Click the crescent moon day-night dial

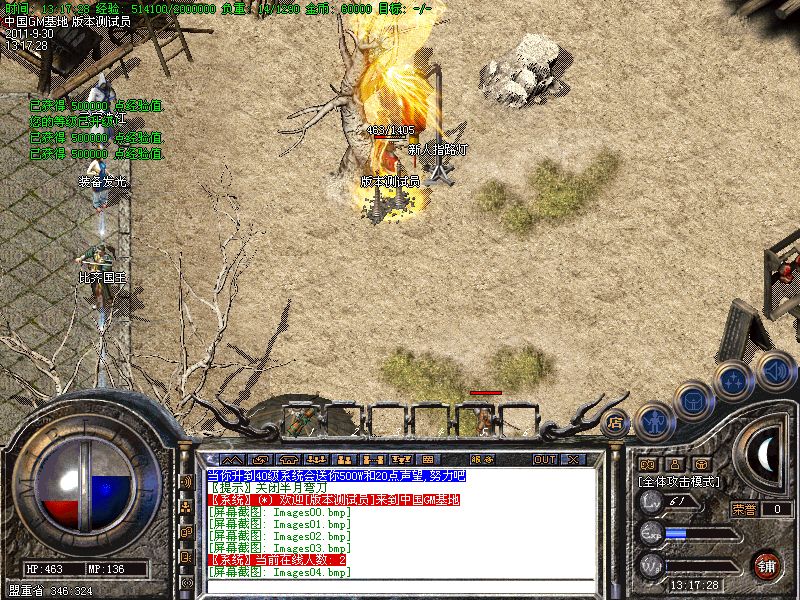tap(765, 452)
